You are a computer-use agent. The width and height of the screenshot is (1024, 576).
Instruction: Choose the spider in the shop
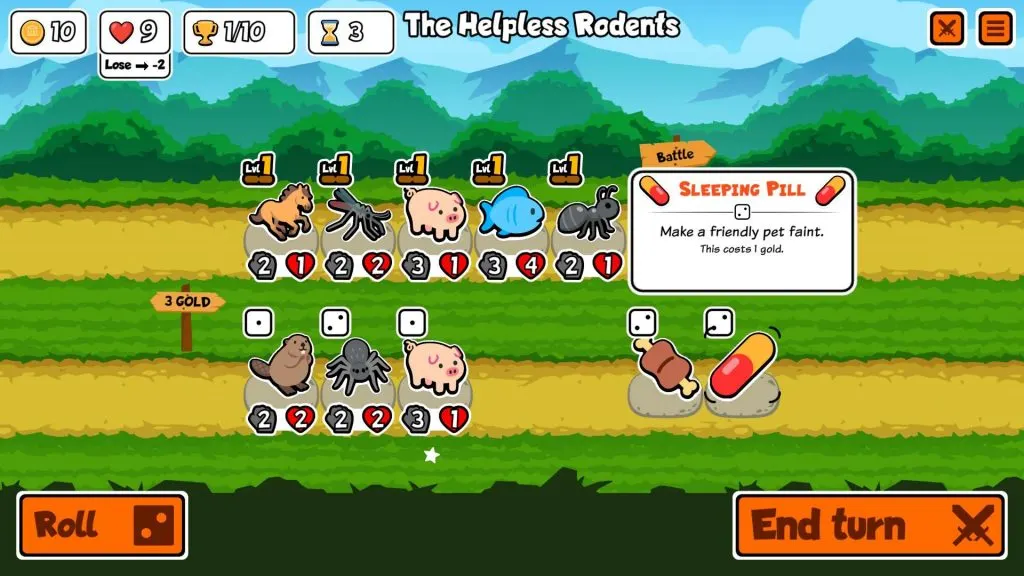(357, 368)
